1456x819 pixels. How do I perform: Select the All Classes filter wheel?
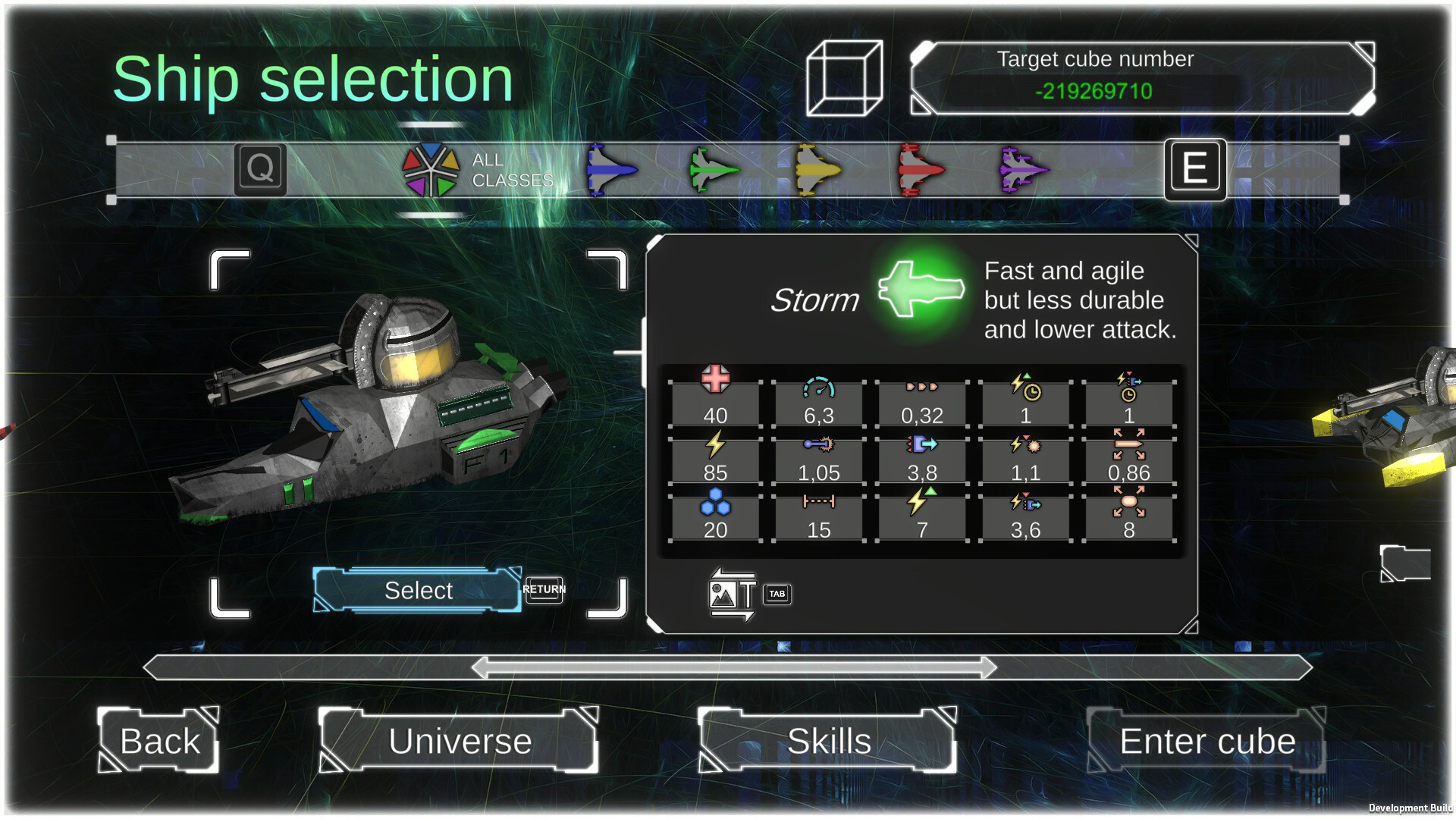click(x=430, y=168)
